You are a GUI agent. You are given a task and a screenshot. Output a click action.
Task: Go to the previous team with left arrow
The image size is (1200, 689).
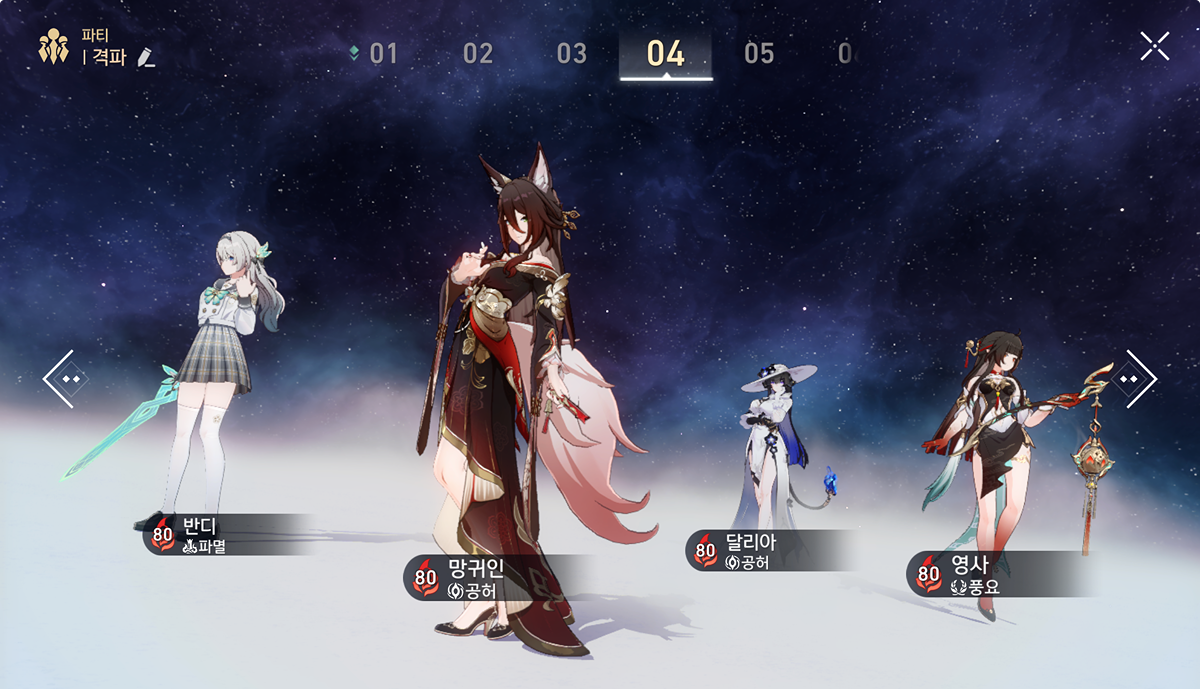tap(61, 378)
